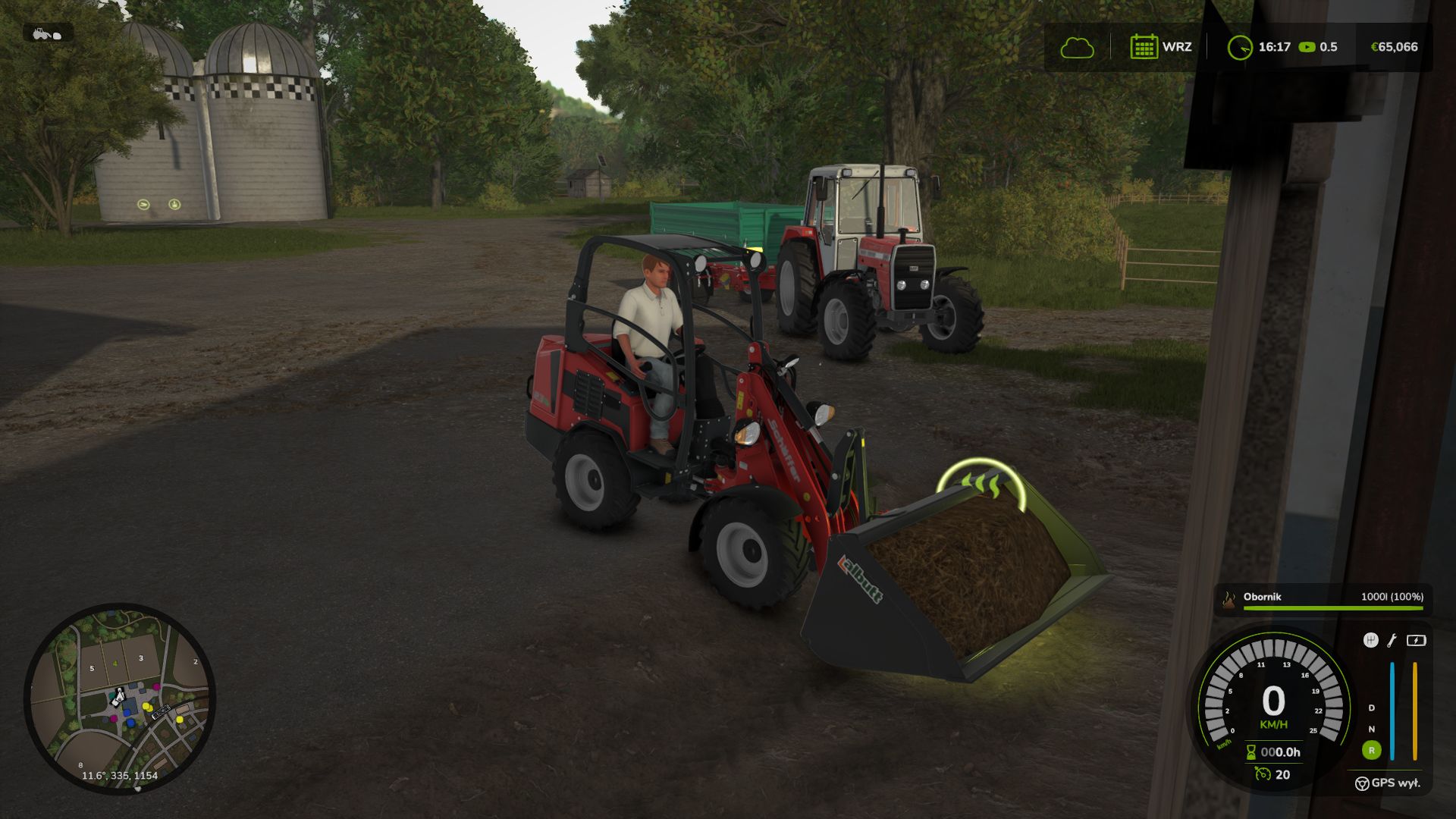Toggle the GPS steering wheel icon
The height and width of the screenshot is (819, 1456).
point(1362,783)
